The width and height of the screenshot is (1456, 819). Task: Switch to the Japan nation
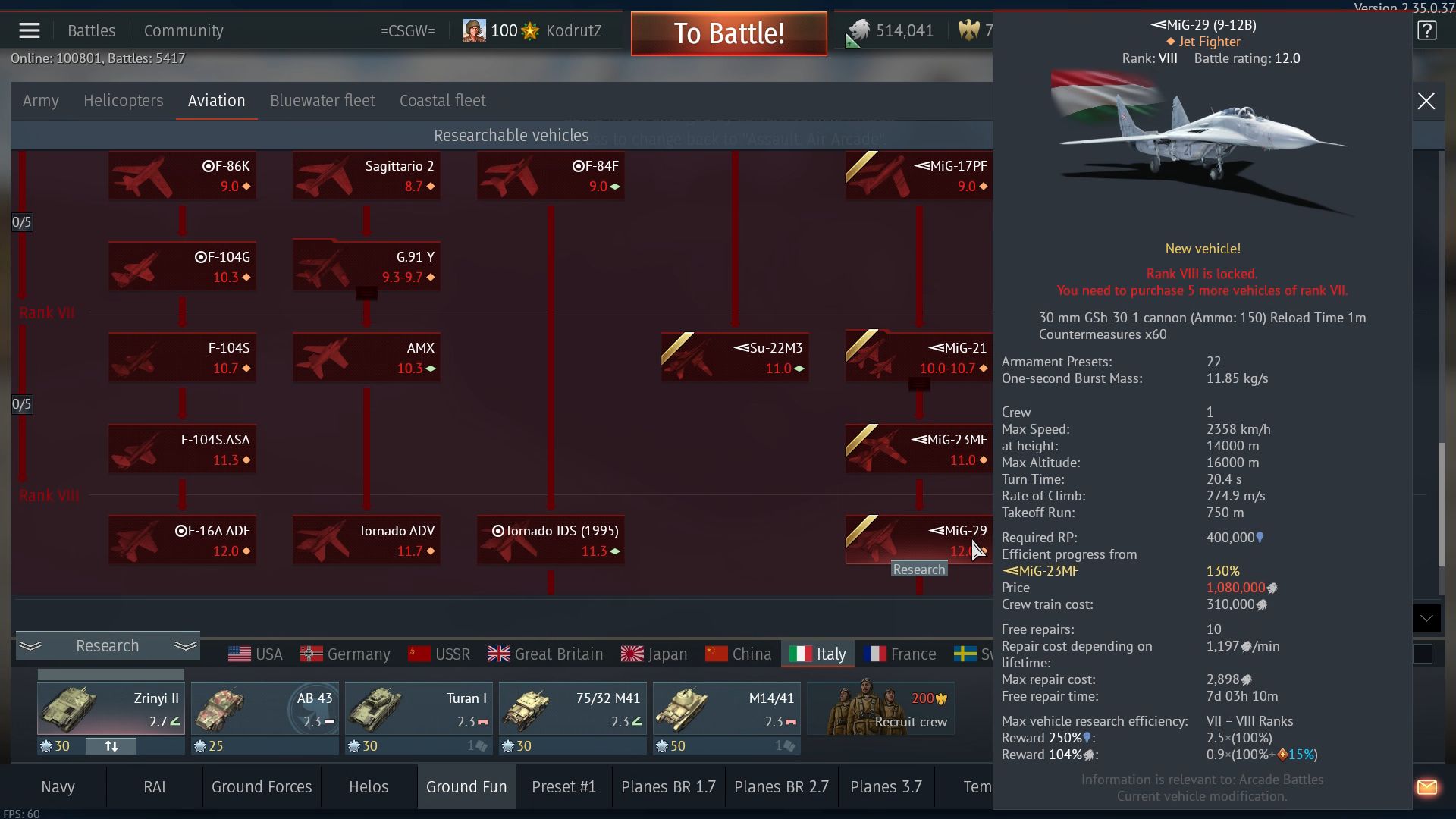(654, 654)
